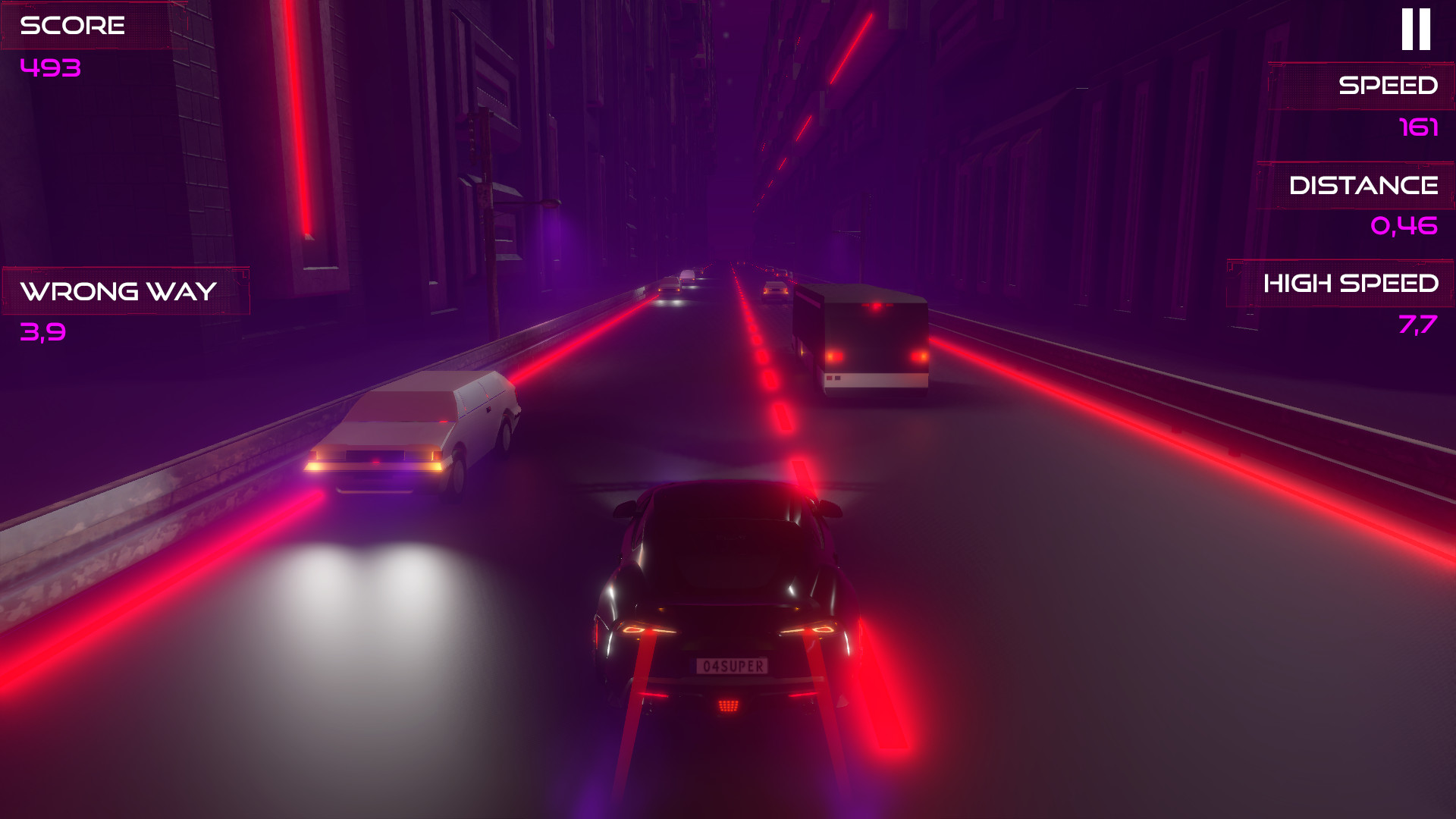Click the distance value 0,46
The height and width of the screenshot is (819, 1456).
(x=1404, y=225)
